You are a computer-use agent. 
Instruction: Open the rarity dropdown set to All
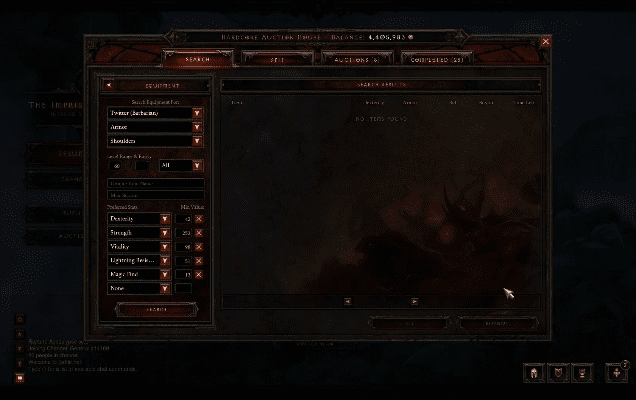pos(197,165)
